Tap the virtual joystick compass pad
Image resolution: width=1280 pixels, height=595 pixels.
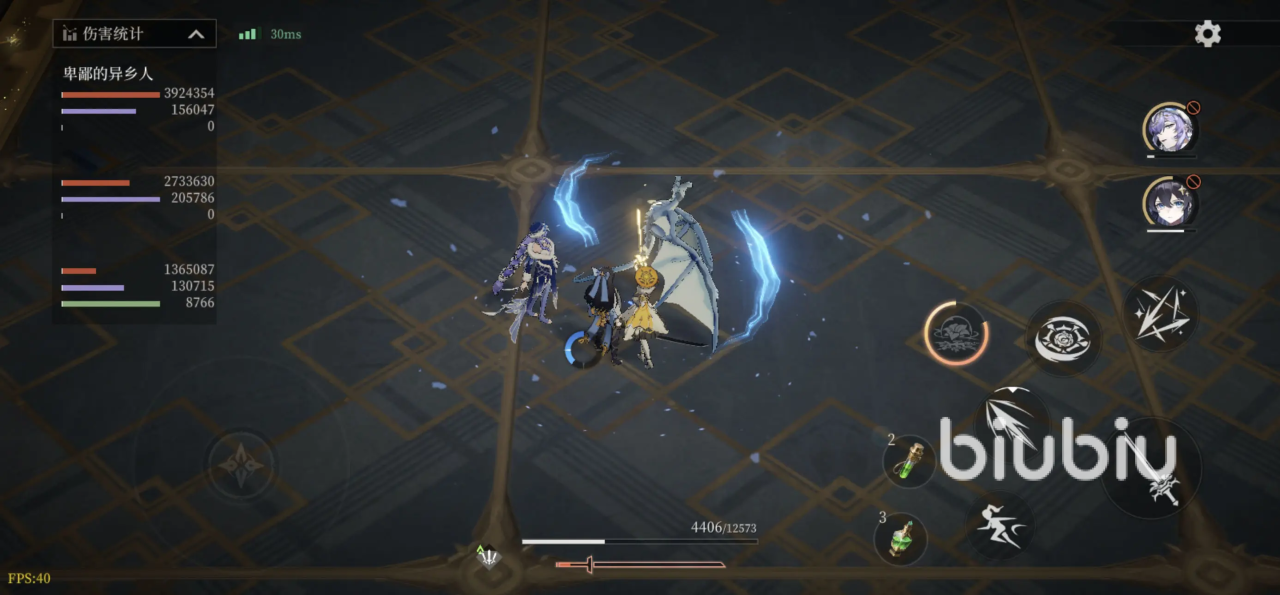(242, 464)
